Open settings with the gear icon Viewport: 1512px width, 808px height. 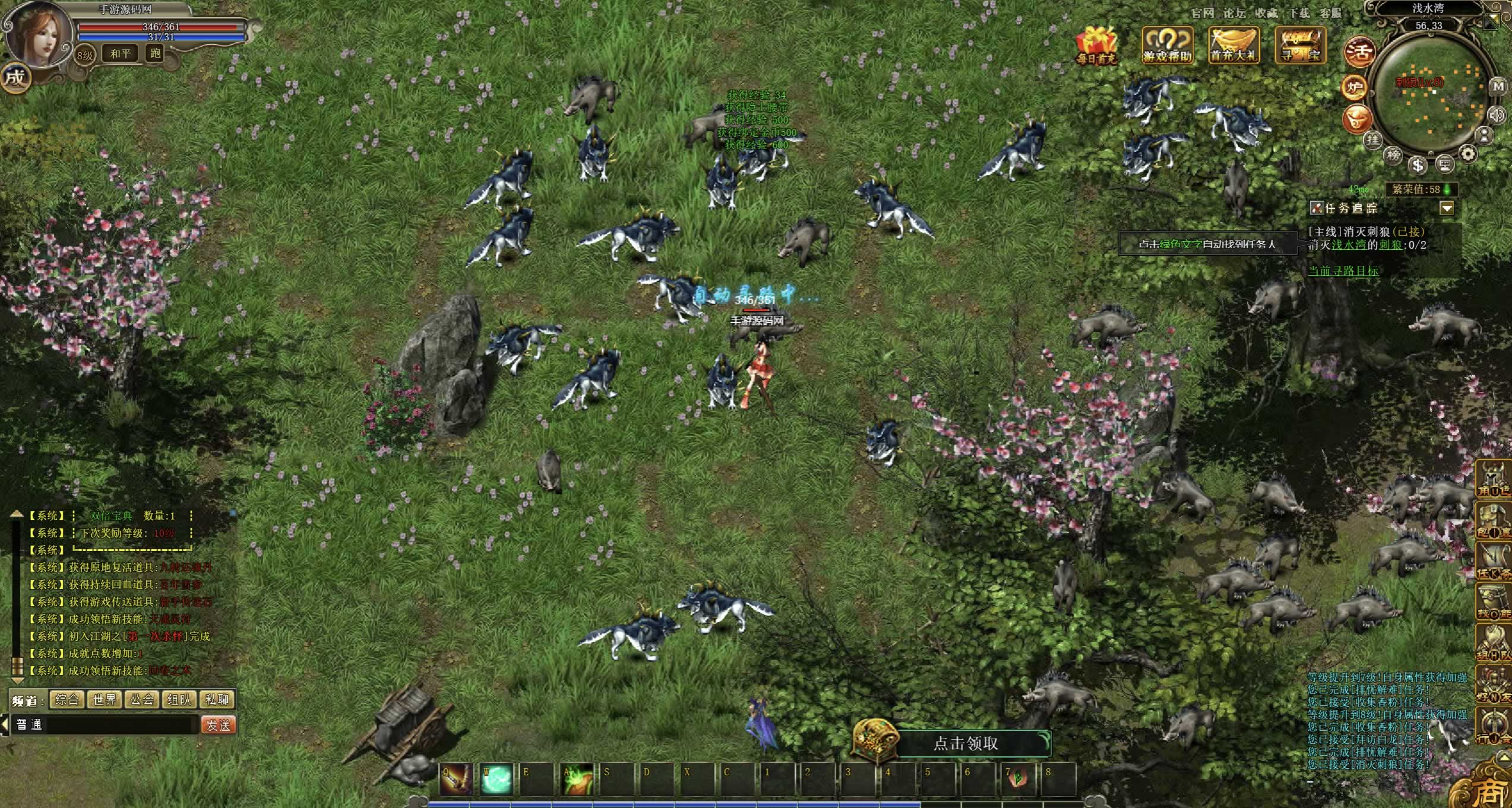[x=1468, y=154]
